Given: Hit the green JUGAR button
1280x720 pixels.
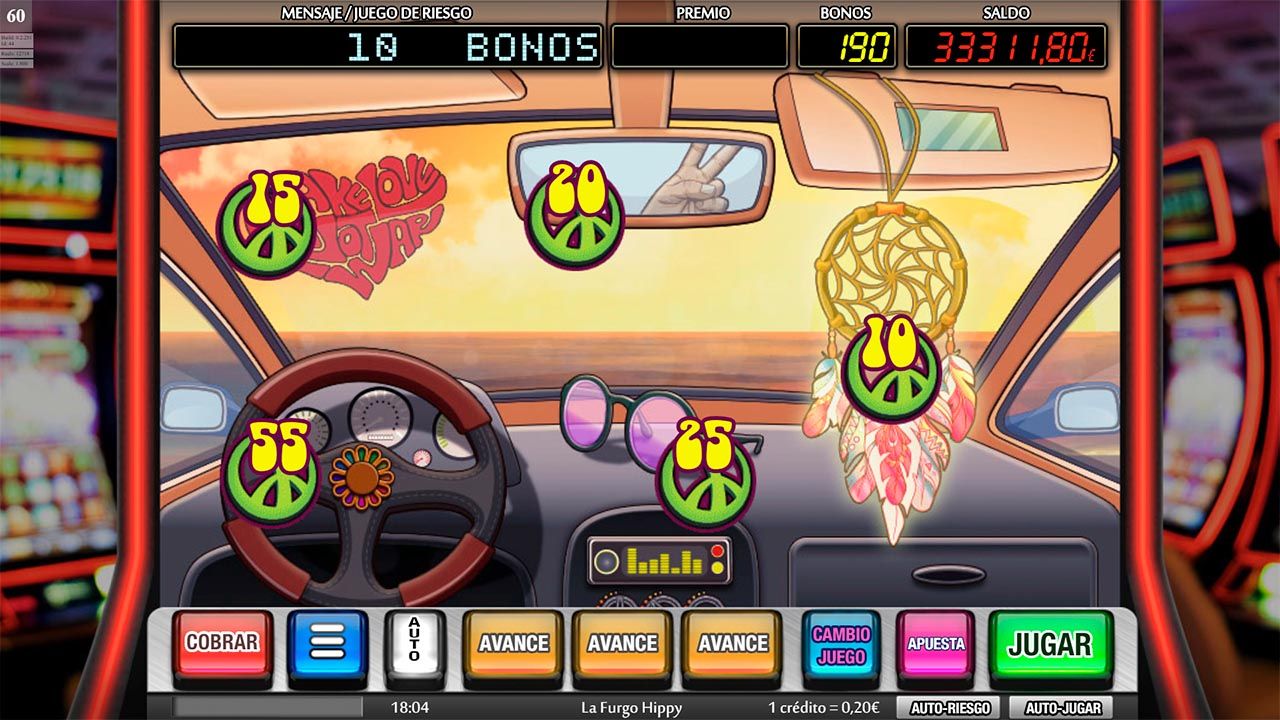Looking at the screenshot, I should point(1050,644).
